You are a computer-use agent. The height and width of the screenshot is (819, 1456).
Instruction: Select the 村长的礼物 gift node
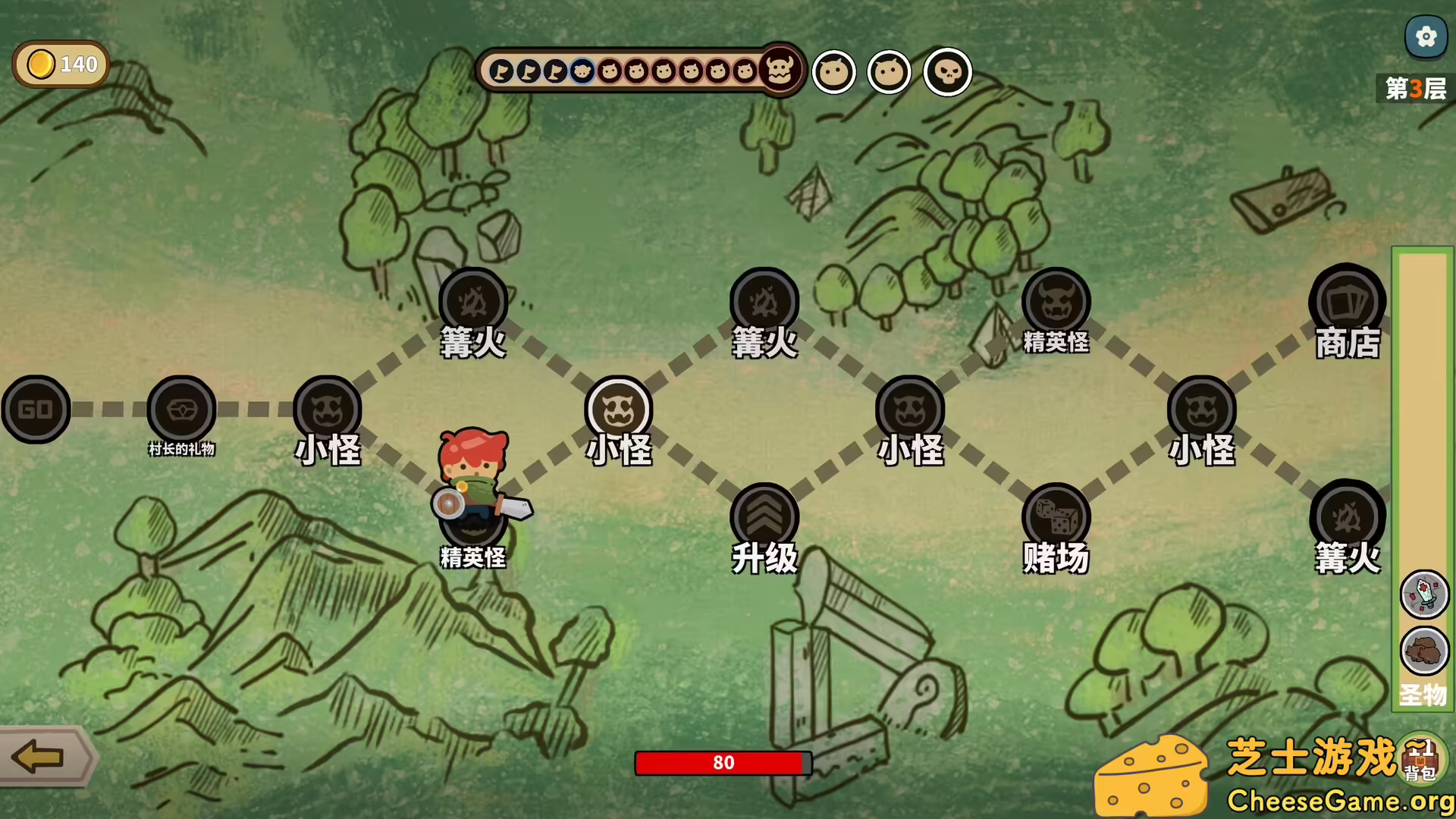tap(181, 409)
